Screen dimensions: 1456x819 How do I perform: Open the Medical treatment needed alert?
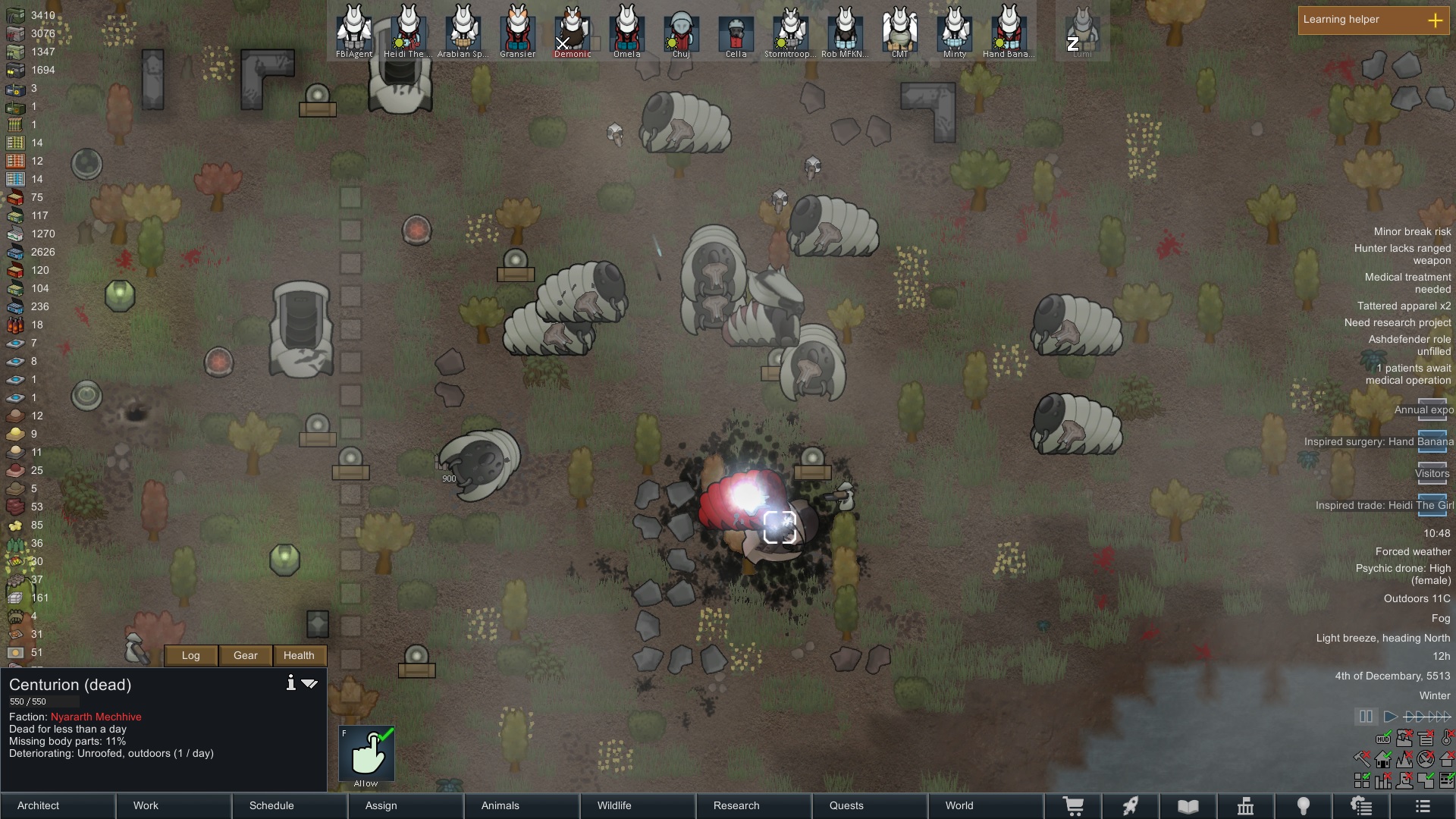(x=1407, y=283)
